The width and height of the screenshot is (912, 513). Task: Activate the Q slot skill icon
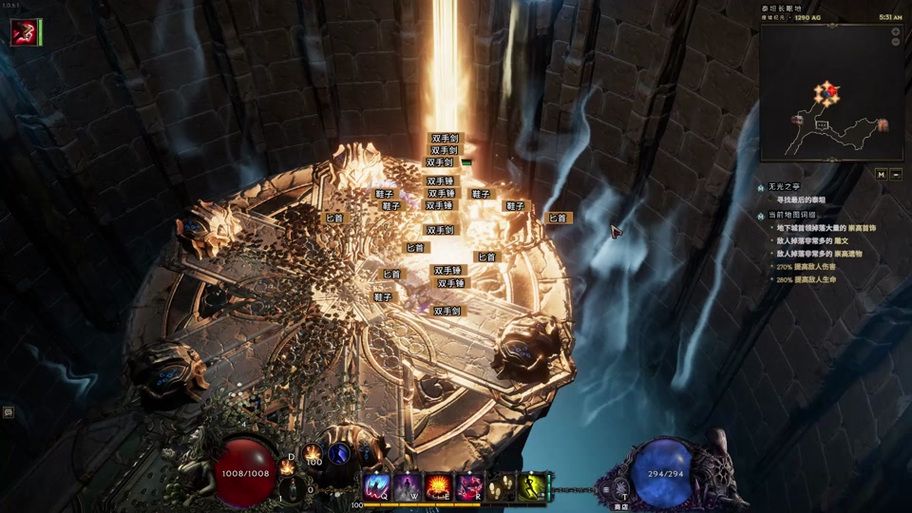(377, 486)
